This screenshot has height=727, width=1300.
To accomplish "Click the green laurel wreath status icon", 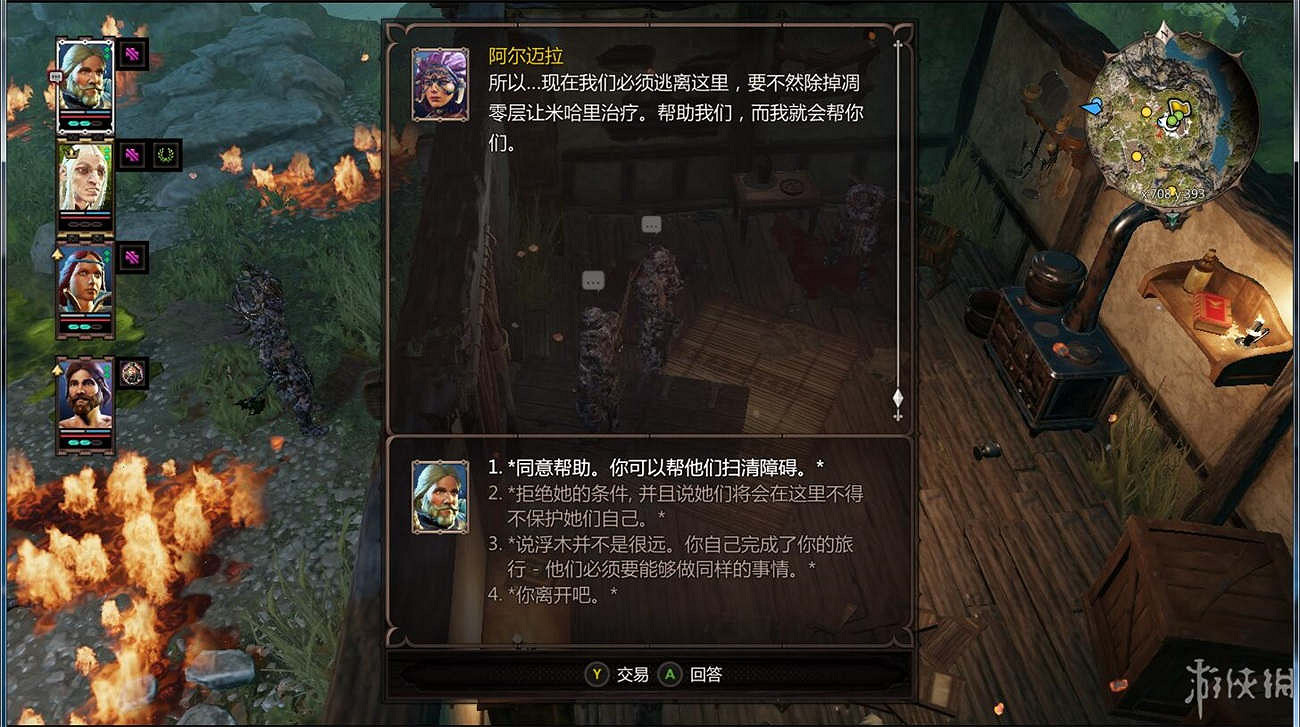I will point(164,154).
